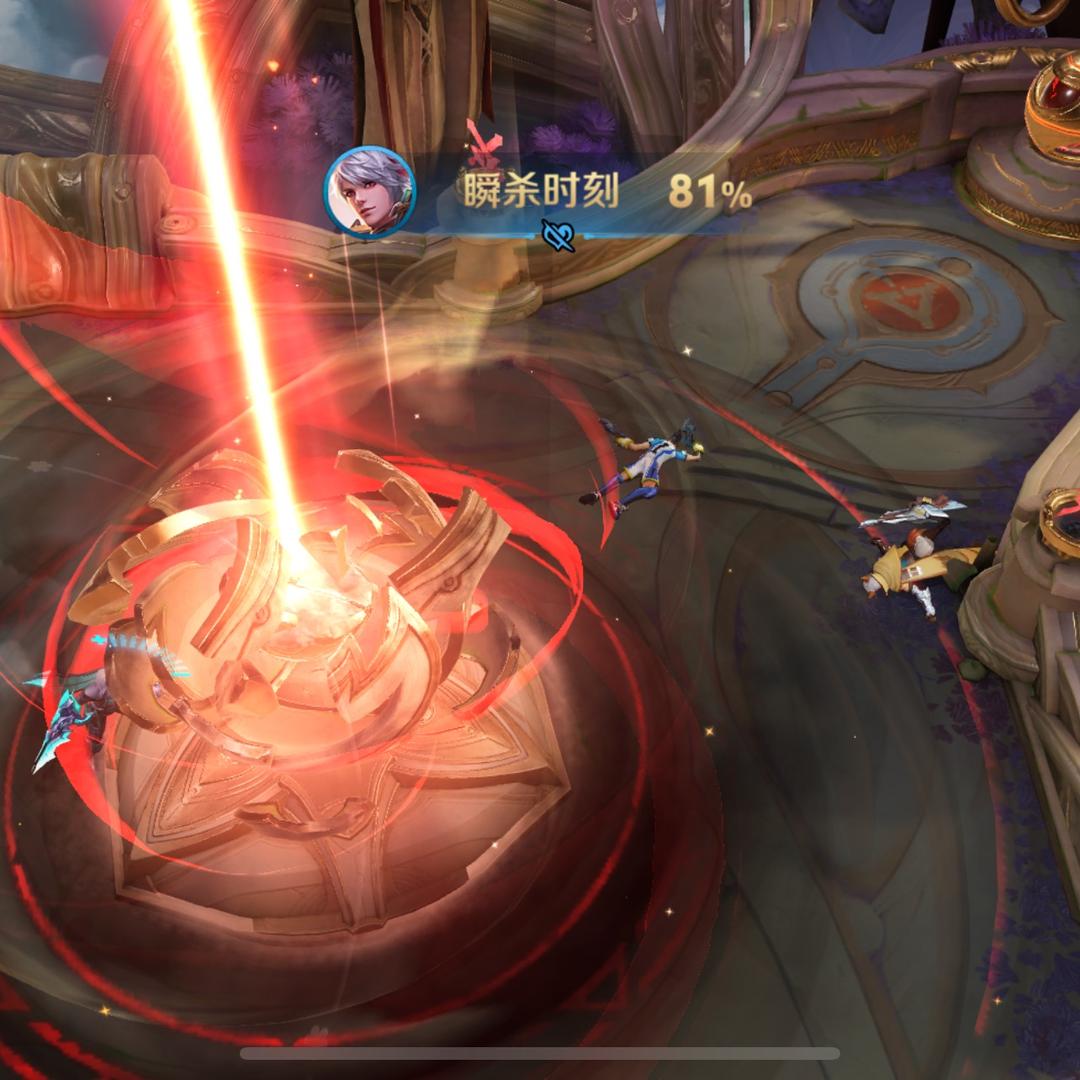Tap the crossed-out heart icon

(x=558, y=235)
